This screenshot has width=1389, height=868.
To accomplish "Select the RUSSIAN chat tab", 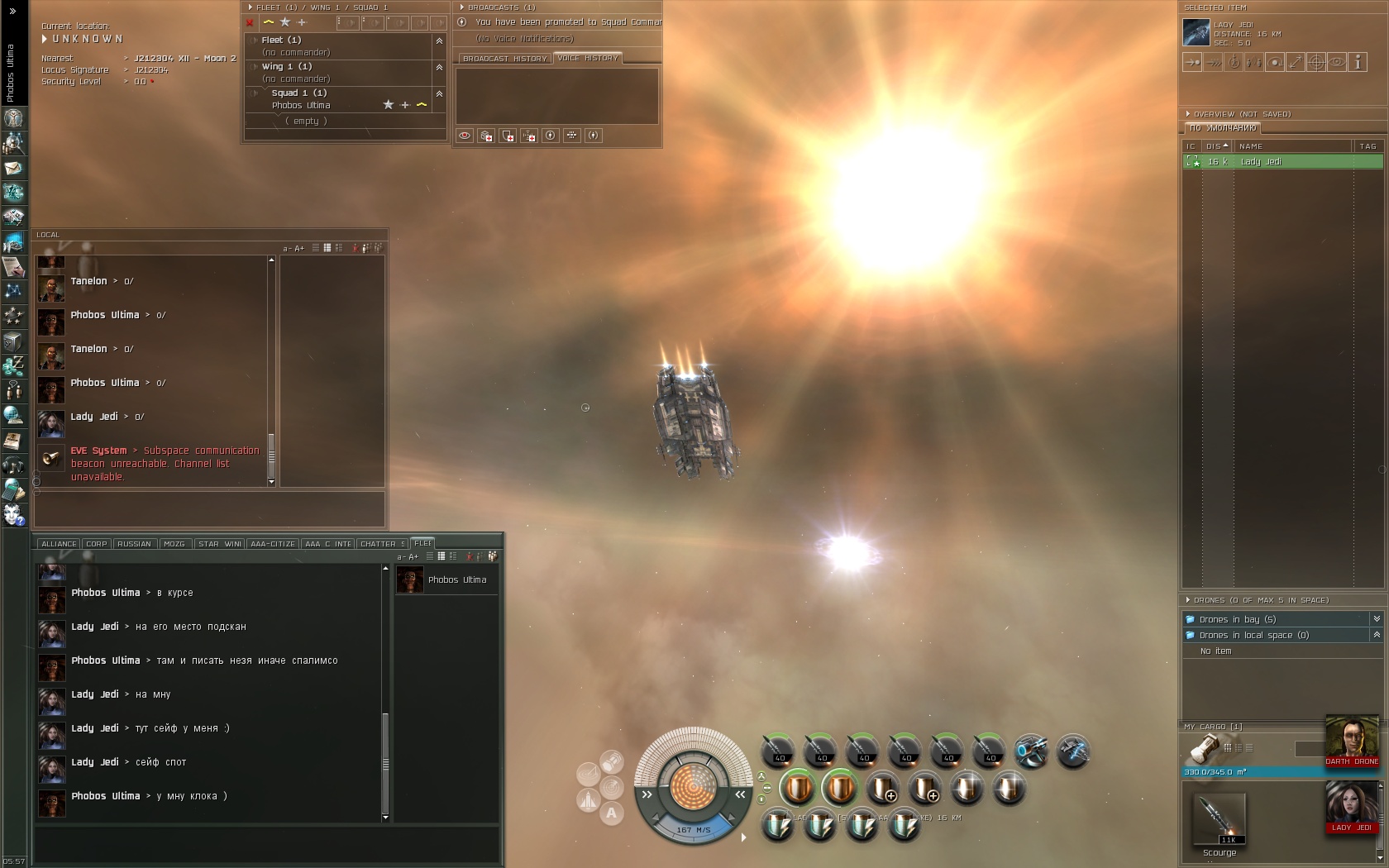I will [x=134, y=544].
